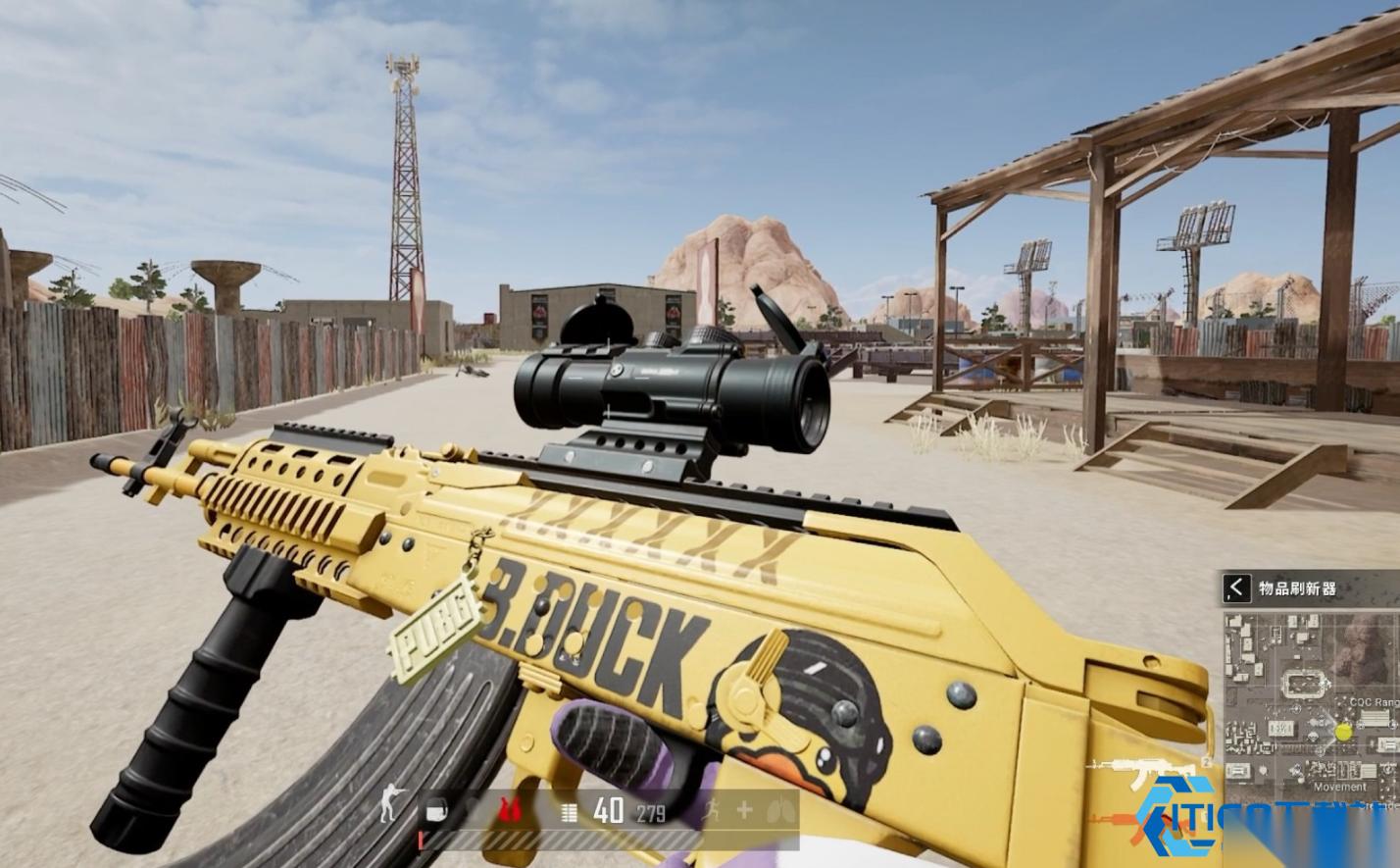Click the backpack capacity icon

437,810
